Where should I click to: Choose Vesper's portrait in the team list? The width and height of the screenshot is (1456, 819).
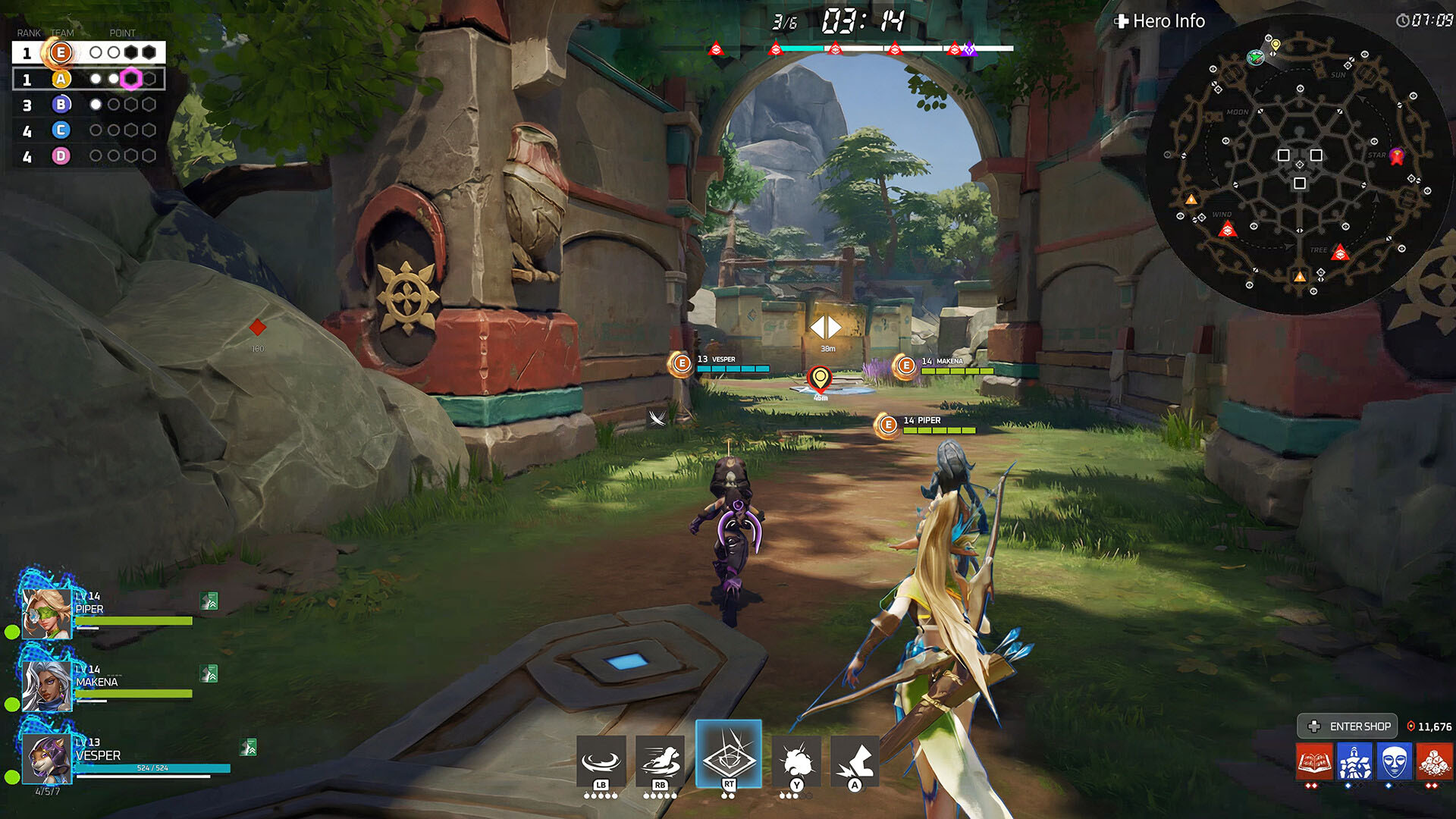46,758
